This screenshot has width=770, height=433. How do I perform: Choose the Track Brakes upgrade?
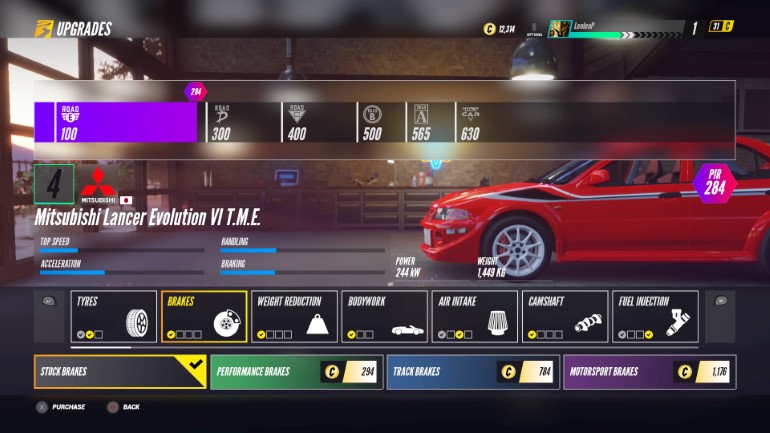tap(472, 372)
